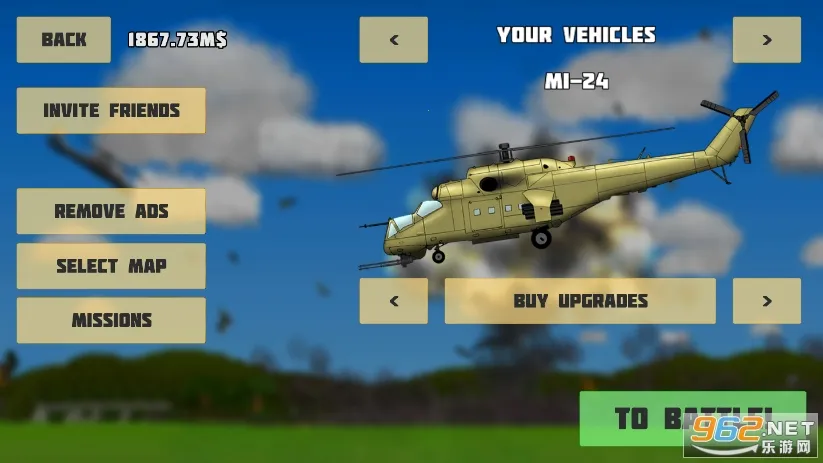Open the Invite Friends option
Image resolution: width=823 pixels, height=463 pixels.
tap(111, 111)
